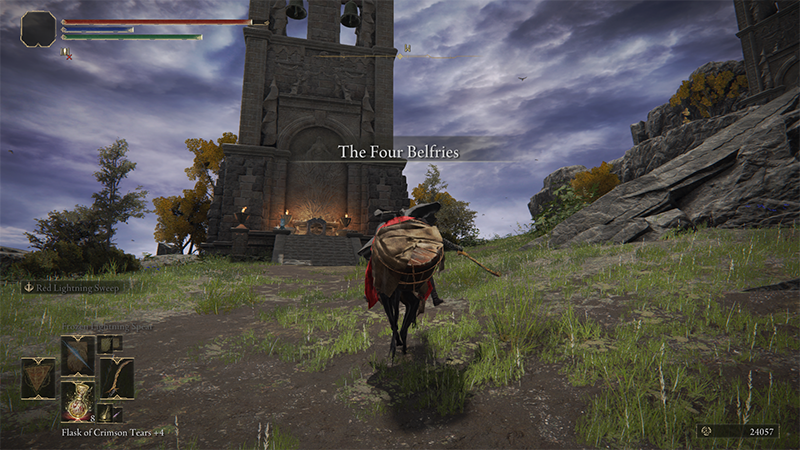The width and height of the screenshot is (800, 450).
Task: Click the left-hand shield equipment slot
Action: (x=39, y=378)
